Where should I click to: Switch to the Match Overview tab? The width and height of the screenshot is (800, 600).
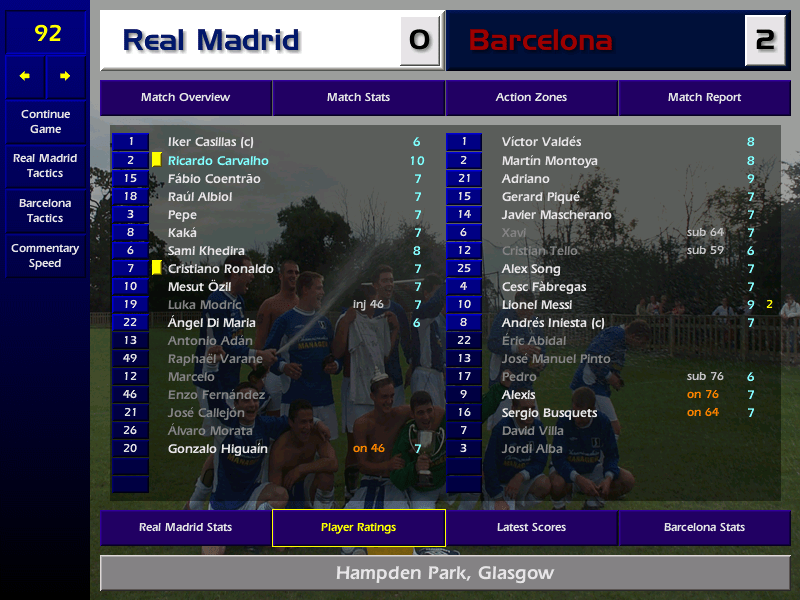(185, 98)
